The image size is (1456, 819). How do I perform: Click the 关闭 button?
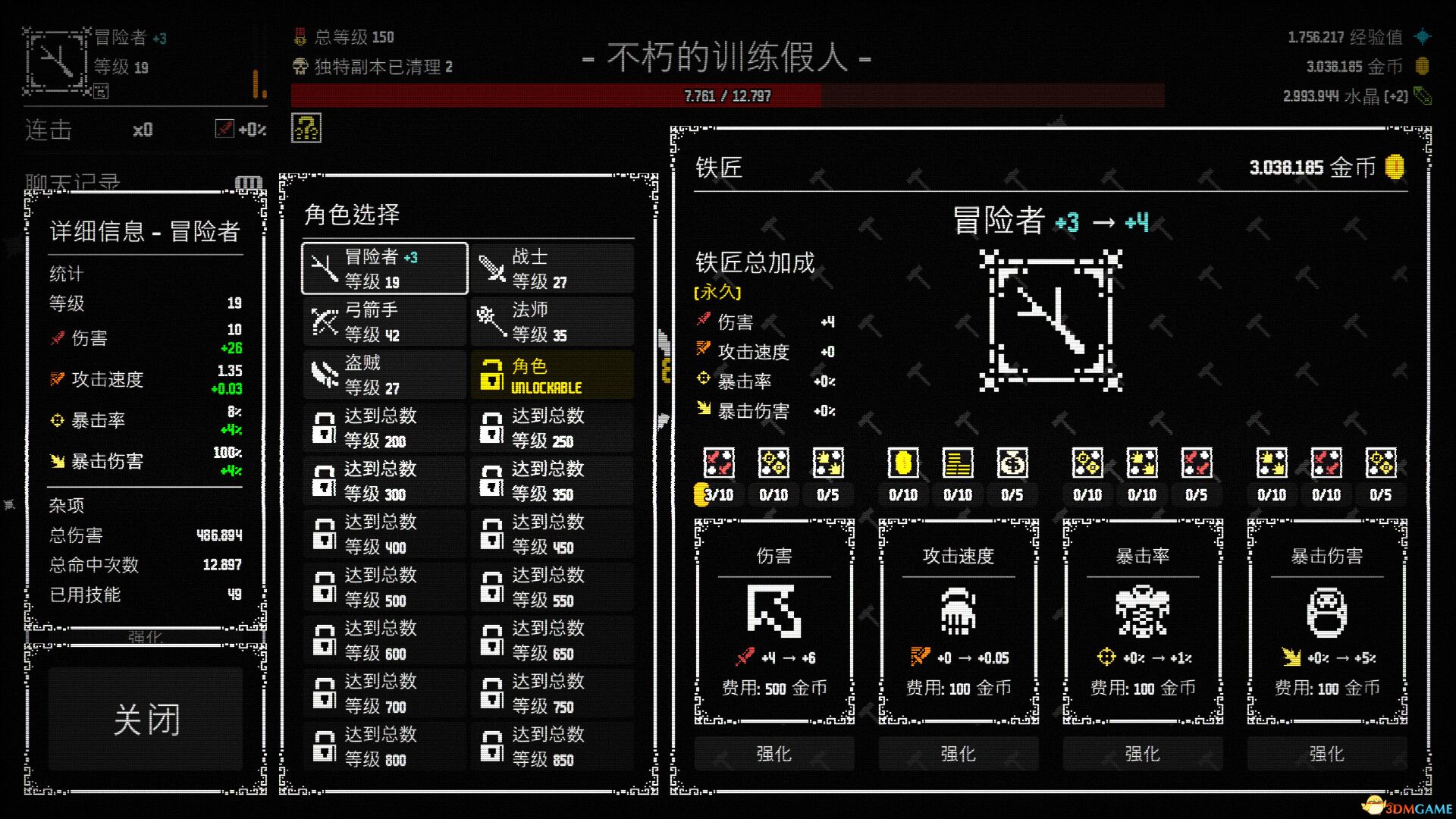(146, 719)
